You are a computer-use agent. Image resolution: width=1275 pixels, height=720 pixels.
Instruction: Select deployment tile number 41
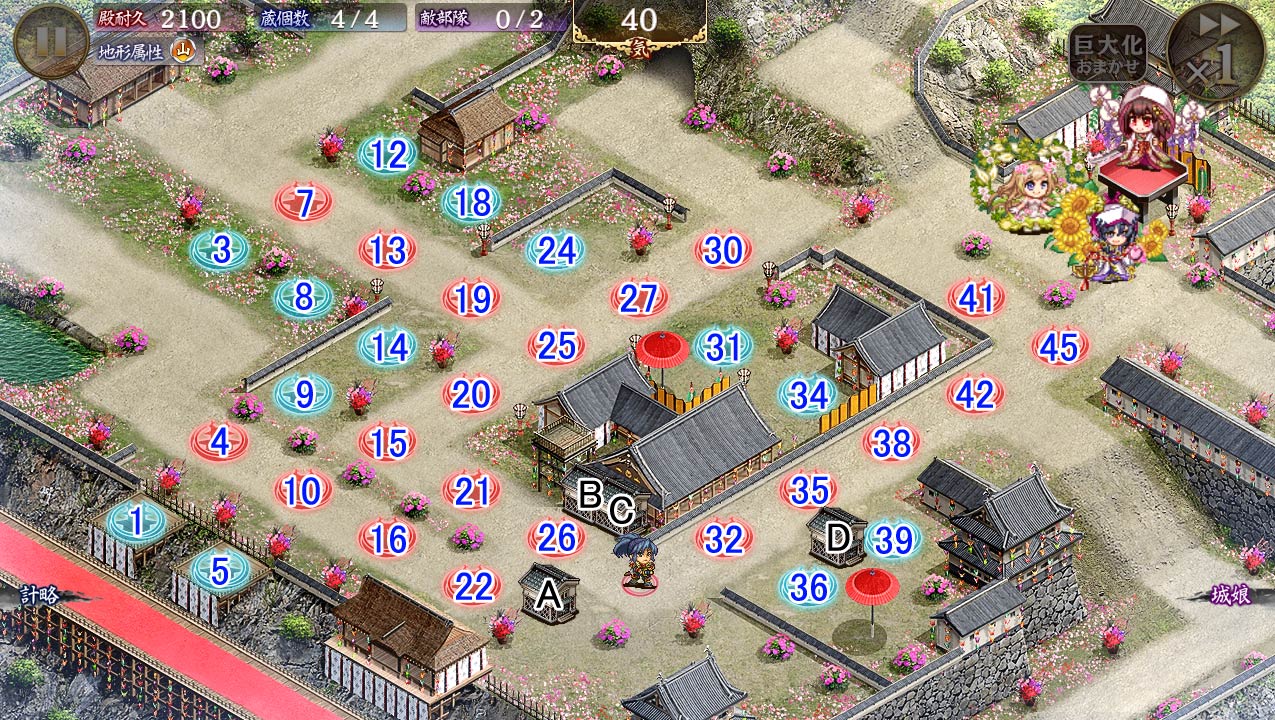click(976, 299)
